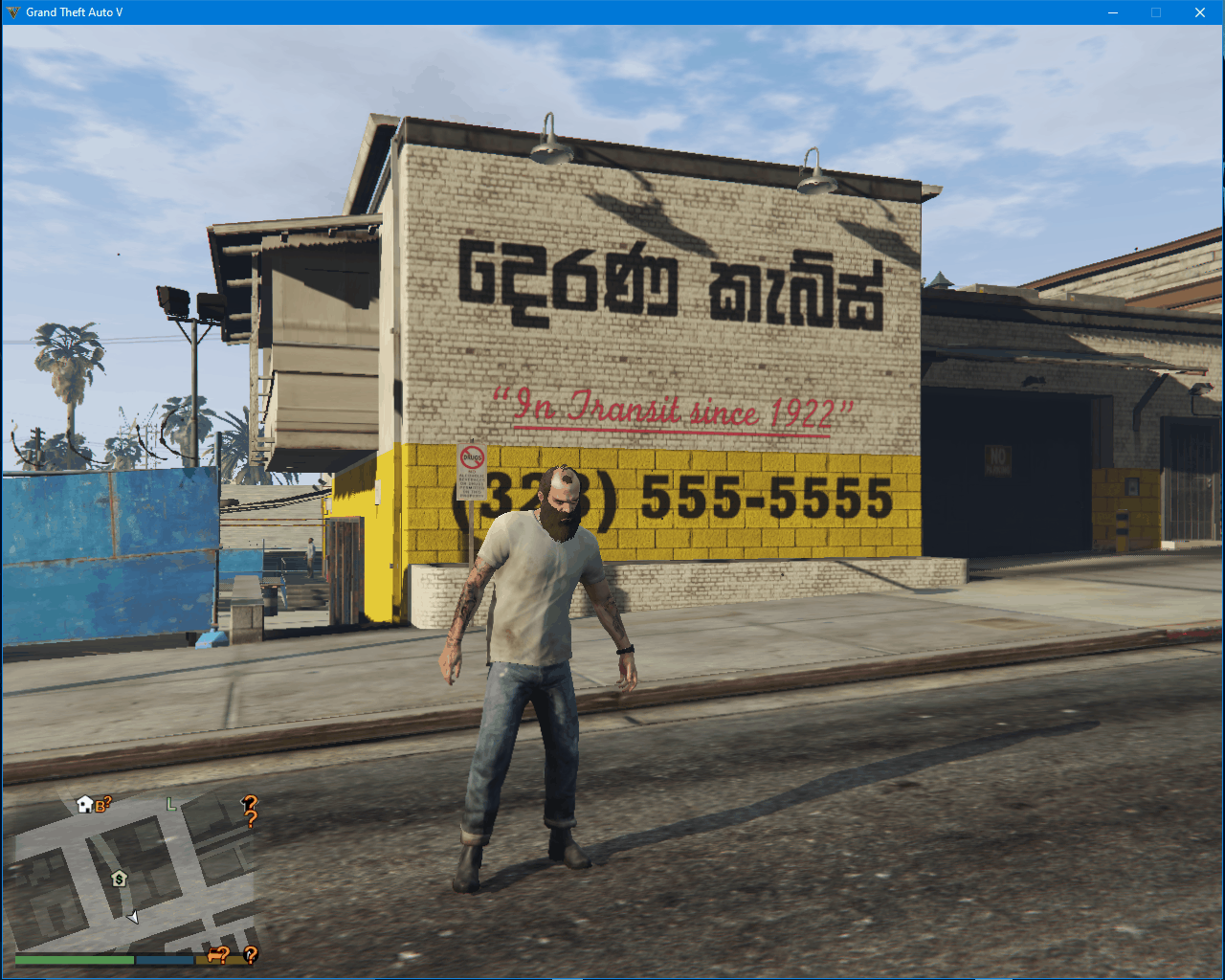The height and width of the screenshot is (980, 1225).
Task: Click the orange car question-mark icon below minimap
Action: (x=217, y=956)
